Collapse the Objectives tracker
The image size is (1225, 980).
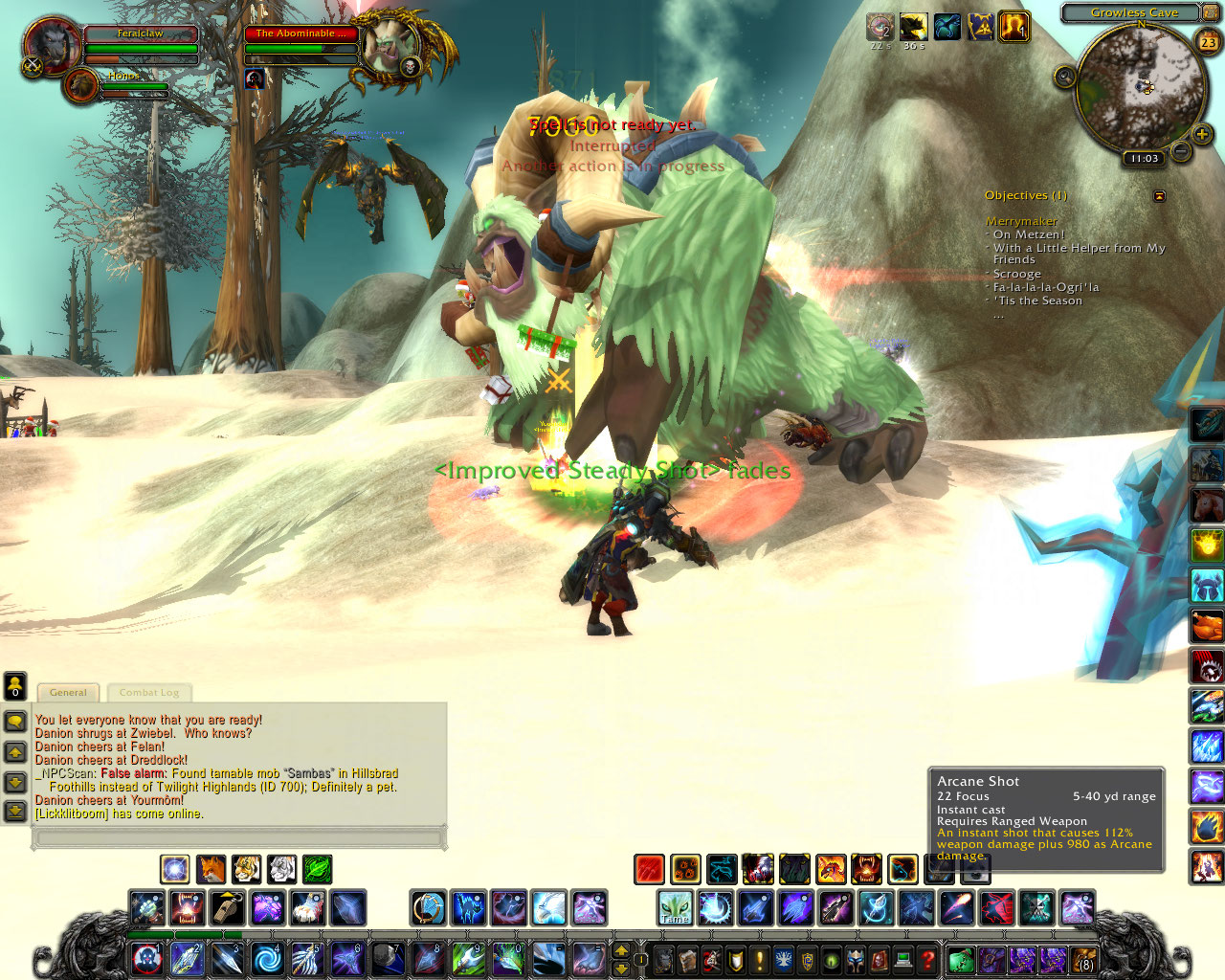pos(1159,195)
